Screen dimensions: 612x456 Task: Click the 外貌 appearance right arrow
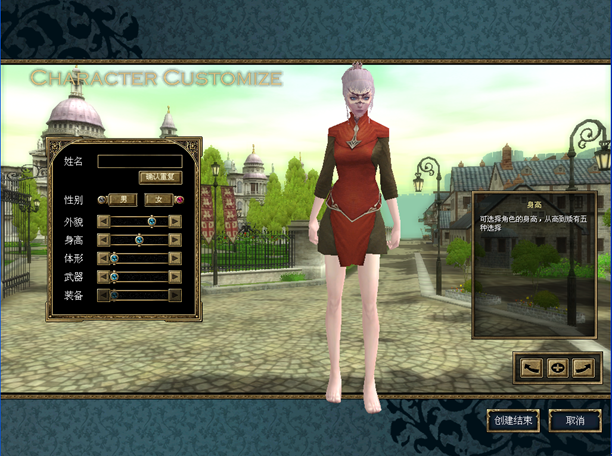(x=175, y=221)
